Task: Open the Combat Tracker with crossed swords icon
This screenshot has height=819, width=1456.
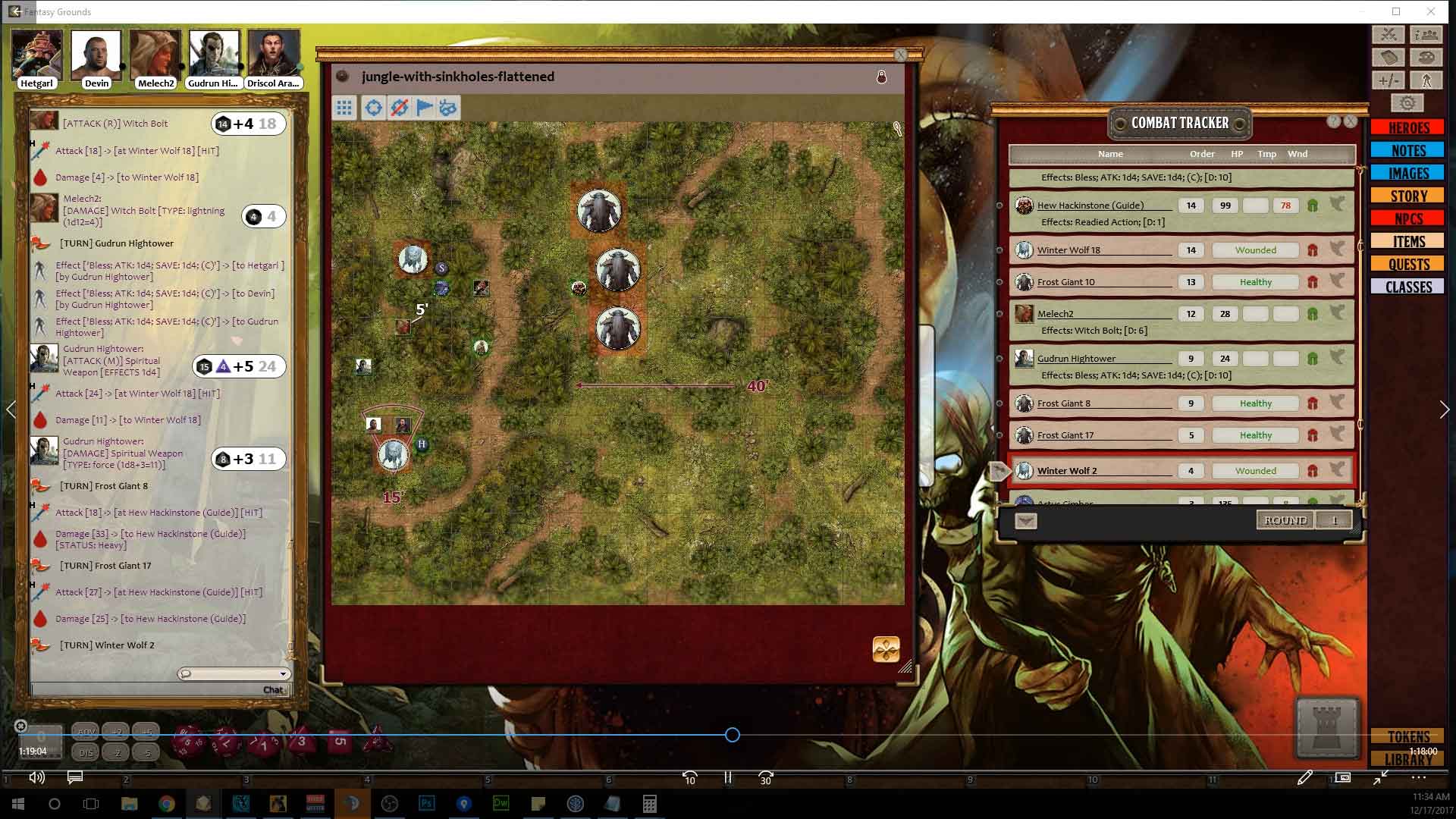Action: tap(1388, 35)
